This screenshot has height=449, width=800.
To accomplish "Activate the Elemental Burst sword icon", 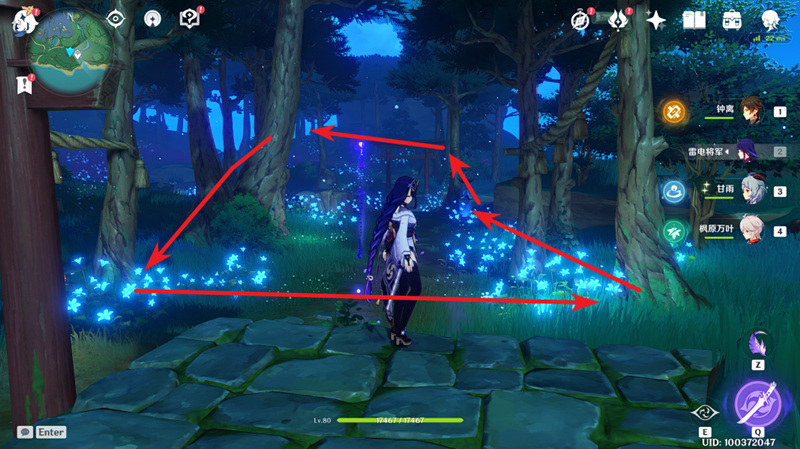I will point(757,407).
